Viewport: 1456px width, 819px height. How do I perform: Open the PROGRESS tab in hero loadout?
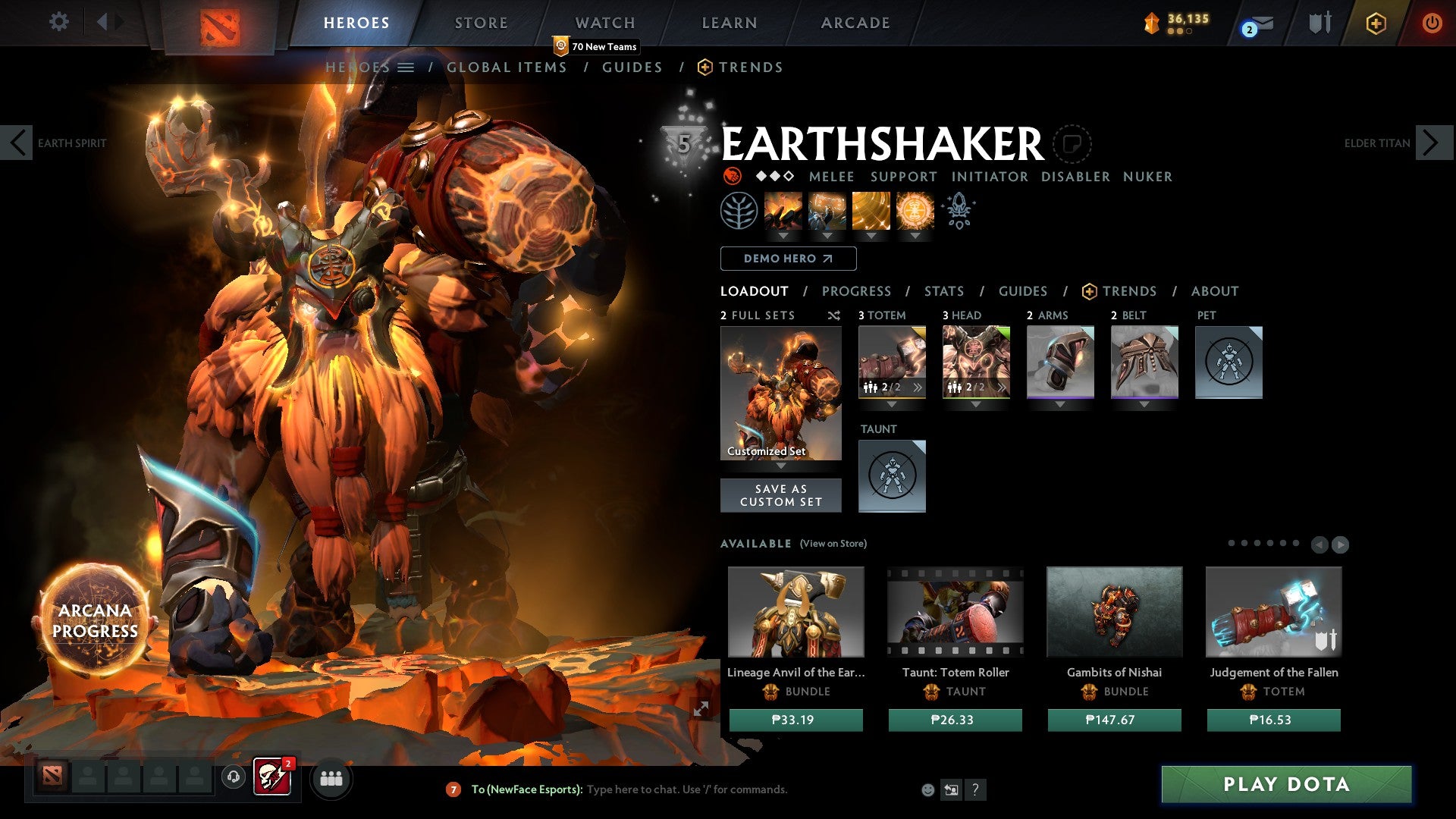857,290
